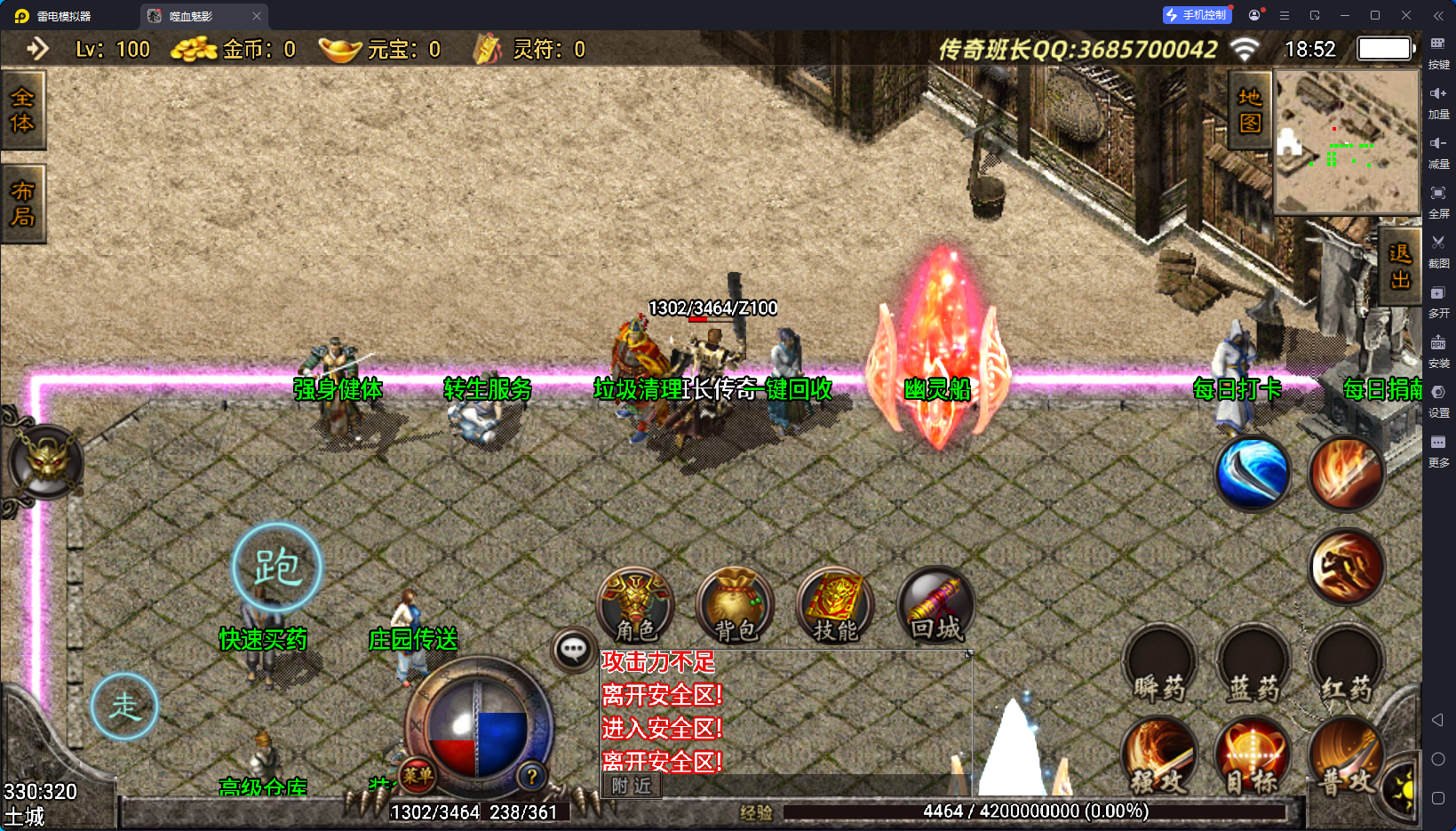Tap the 目标 target selection button

click(x=1253, y=757)
